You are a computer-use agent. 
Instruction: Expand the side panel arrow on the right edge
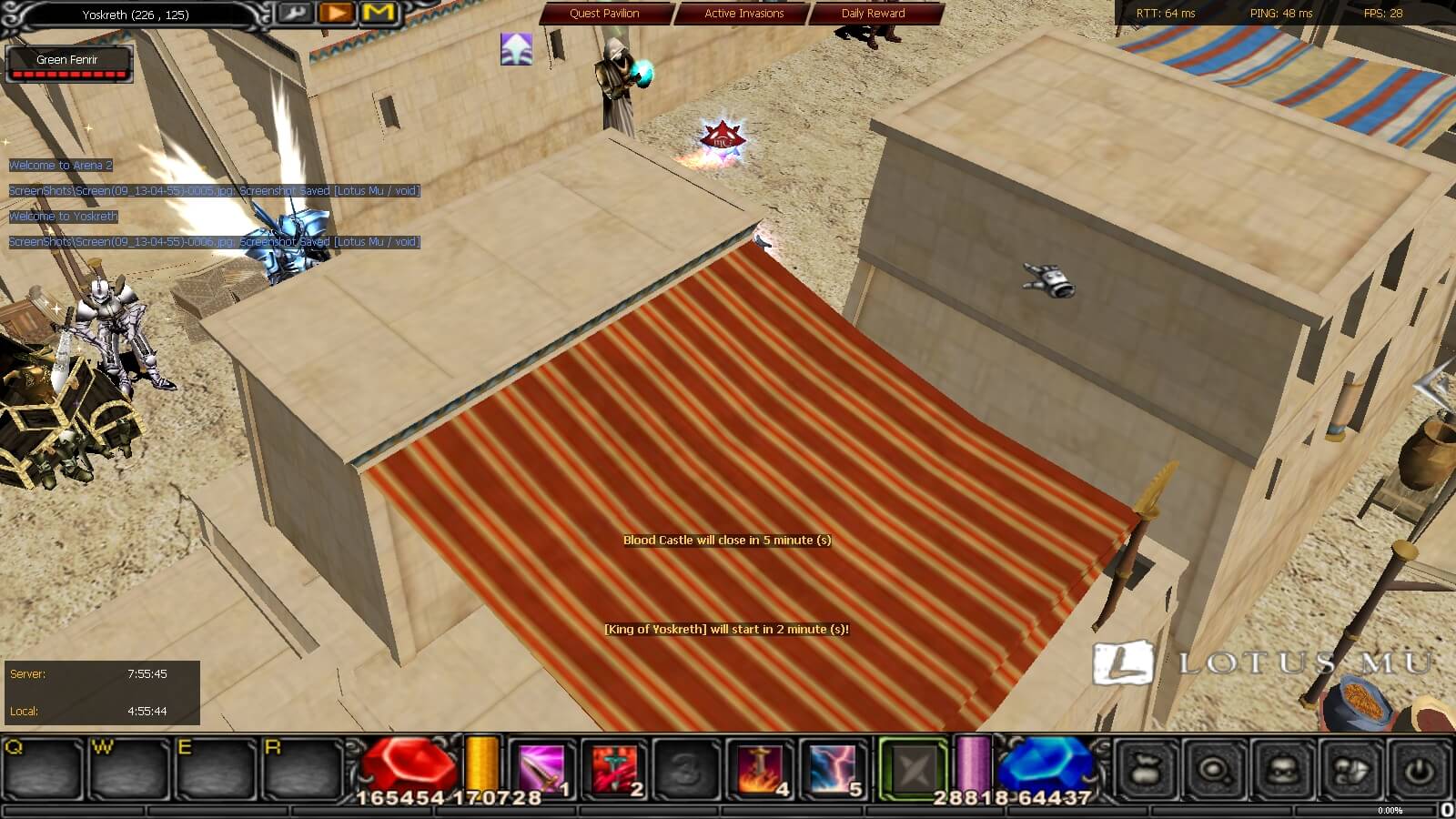pyautogui.click(x=1434, y=387)
